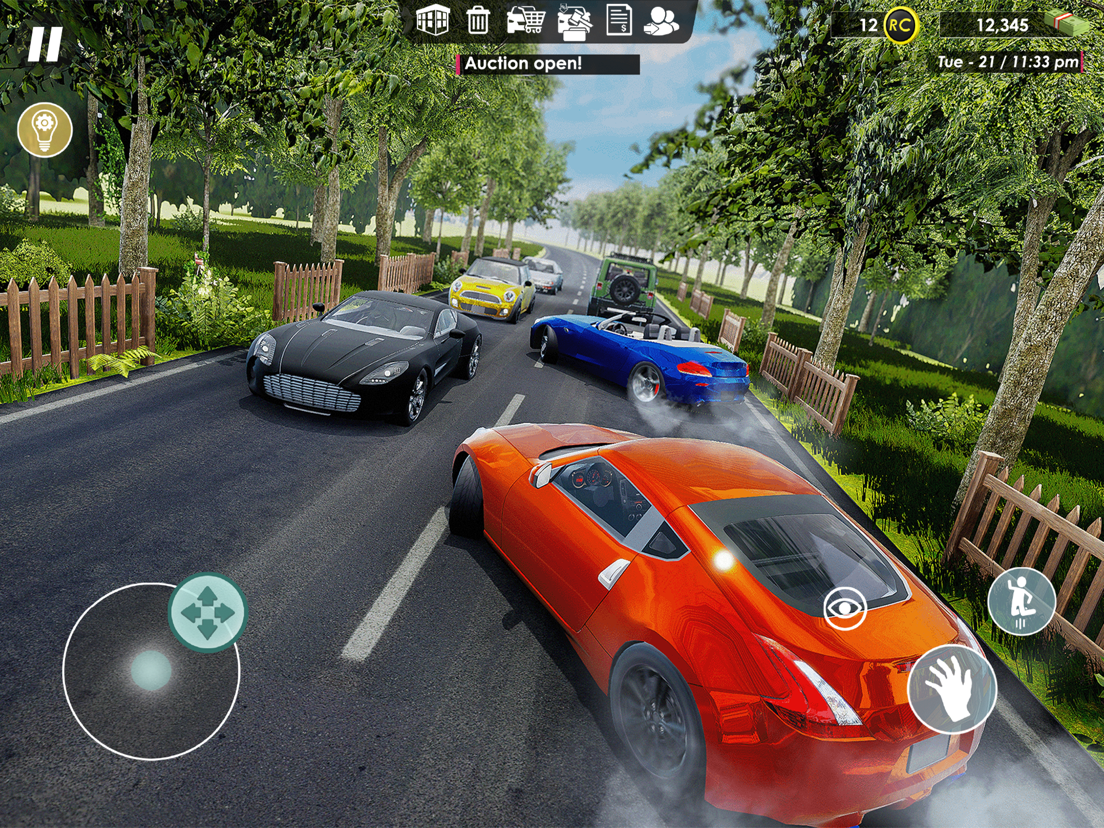This screenshot has width=1104, height=828.
Task: Open the building garage icon
Action: (x=432, y=20)
